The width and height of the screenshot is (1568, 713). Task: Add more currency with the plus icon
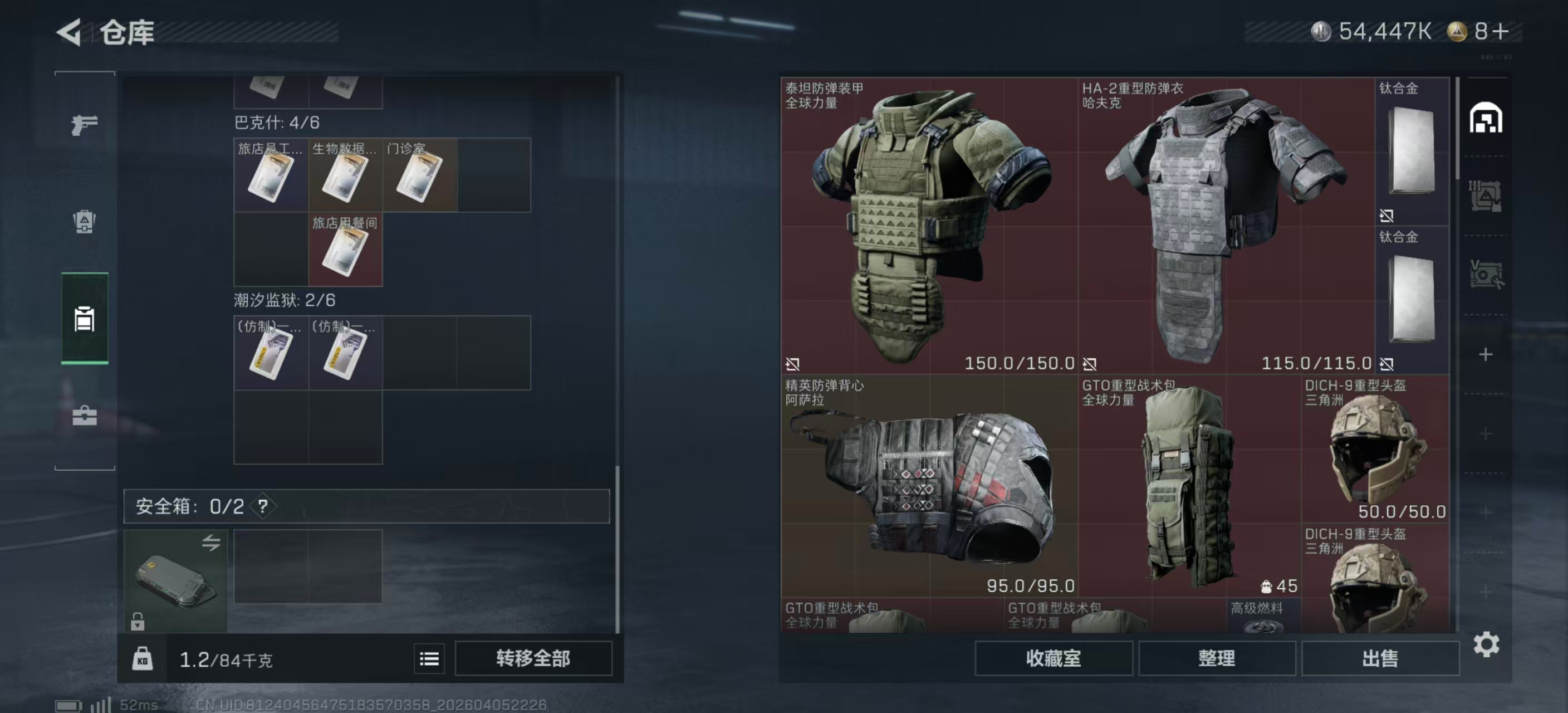tap(1501, 32)
